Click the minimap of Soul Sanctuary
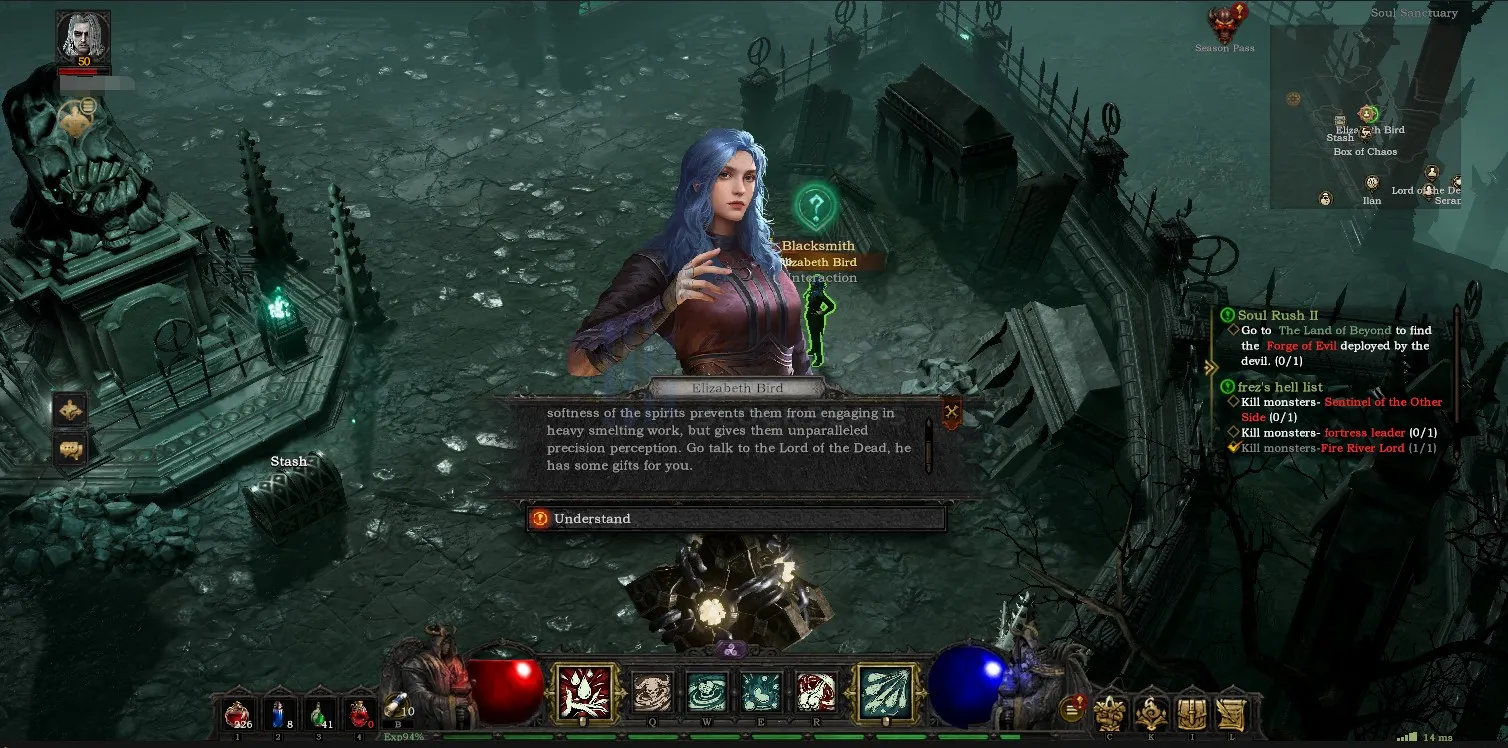 tap(1365, 116)
